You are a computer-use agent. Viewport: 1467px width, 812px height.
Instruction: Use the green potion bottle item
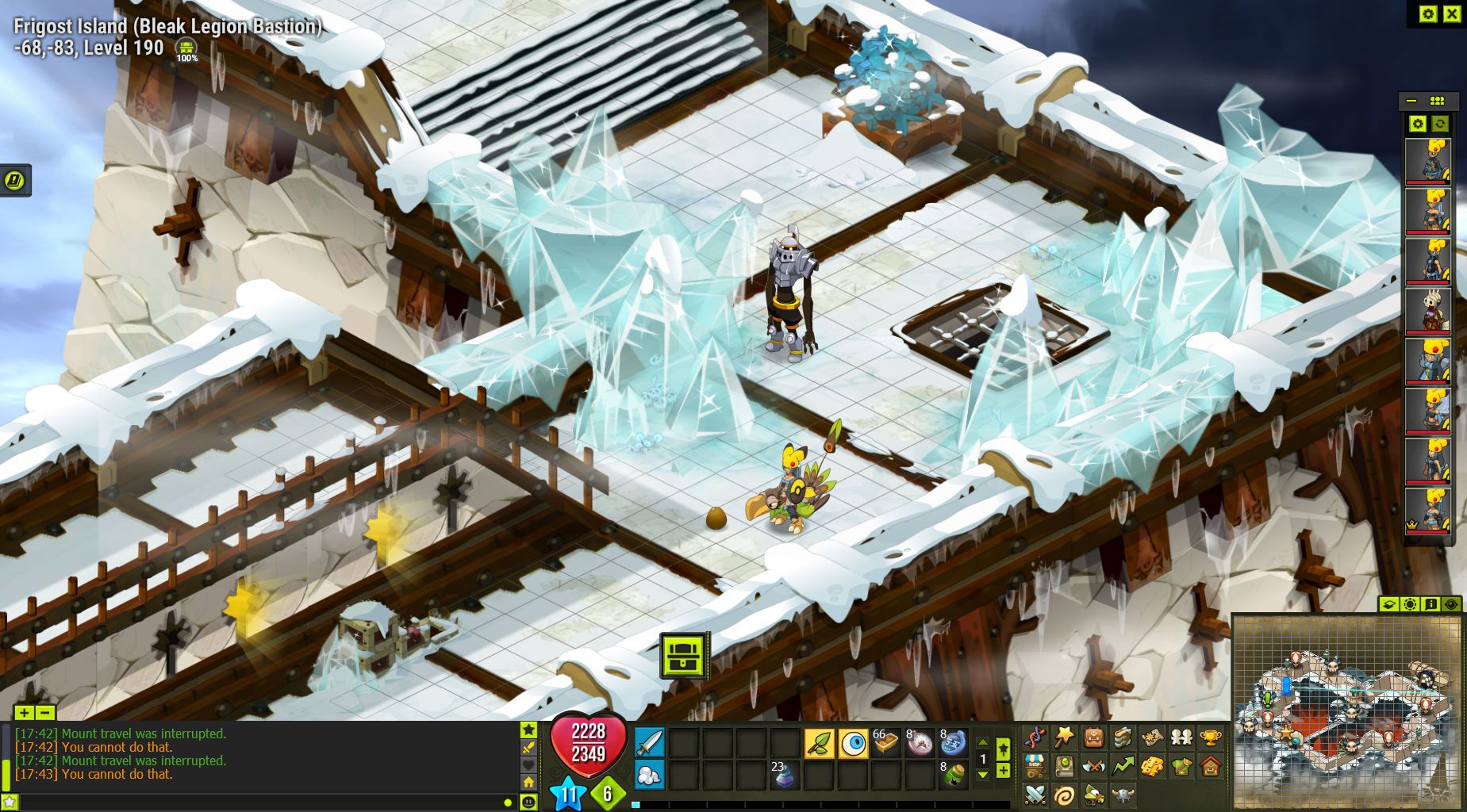click(954, 776)
